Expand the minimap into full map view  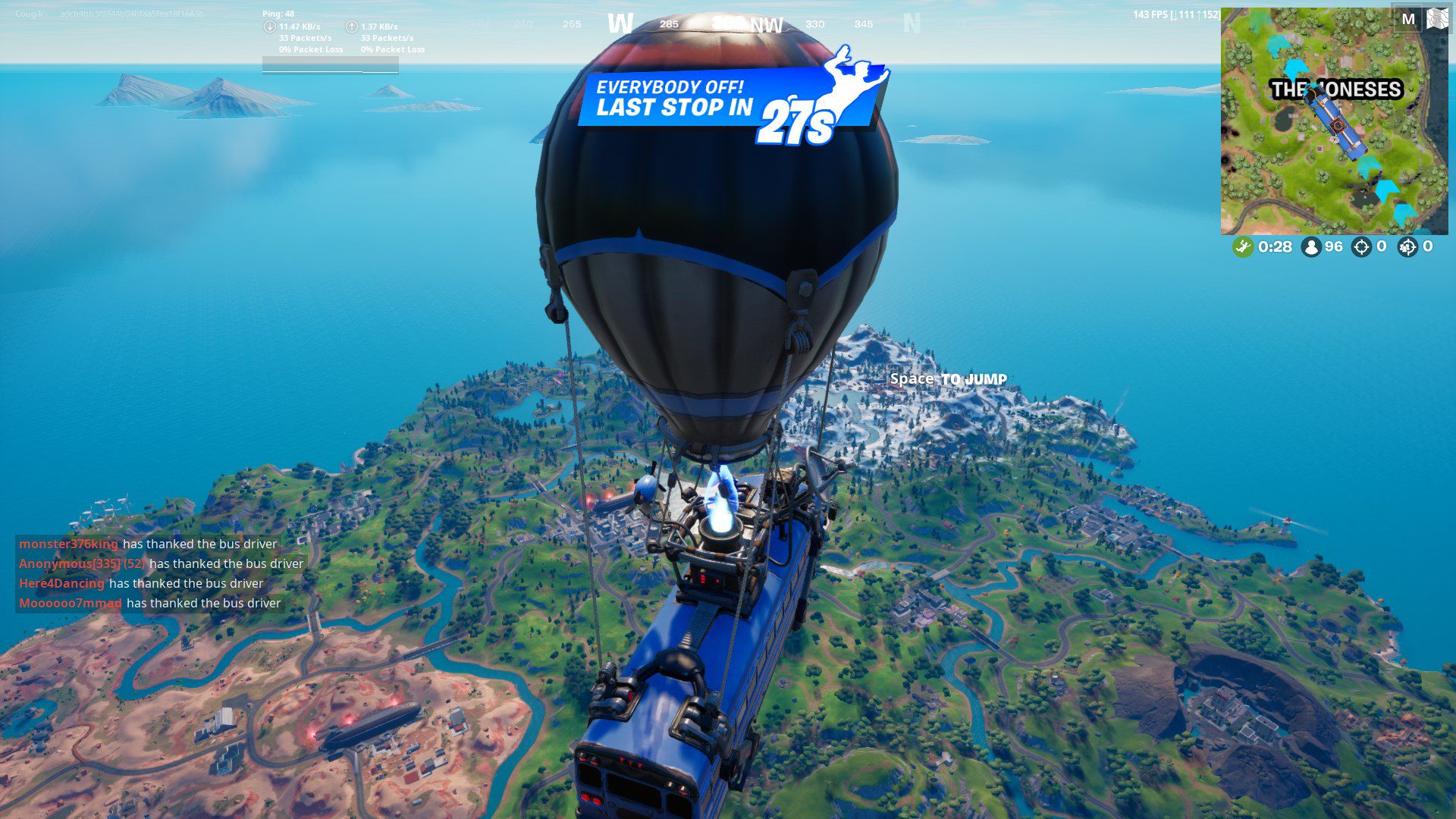[1437, 19]
